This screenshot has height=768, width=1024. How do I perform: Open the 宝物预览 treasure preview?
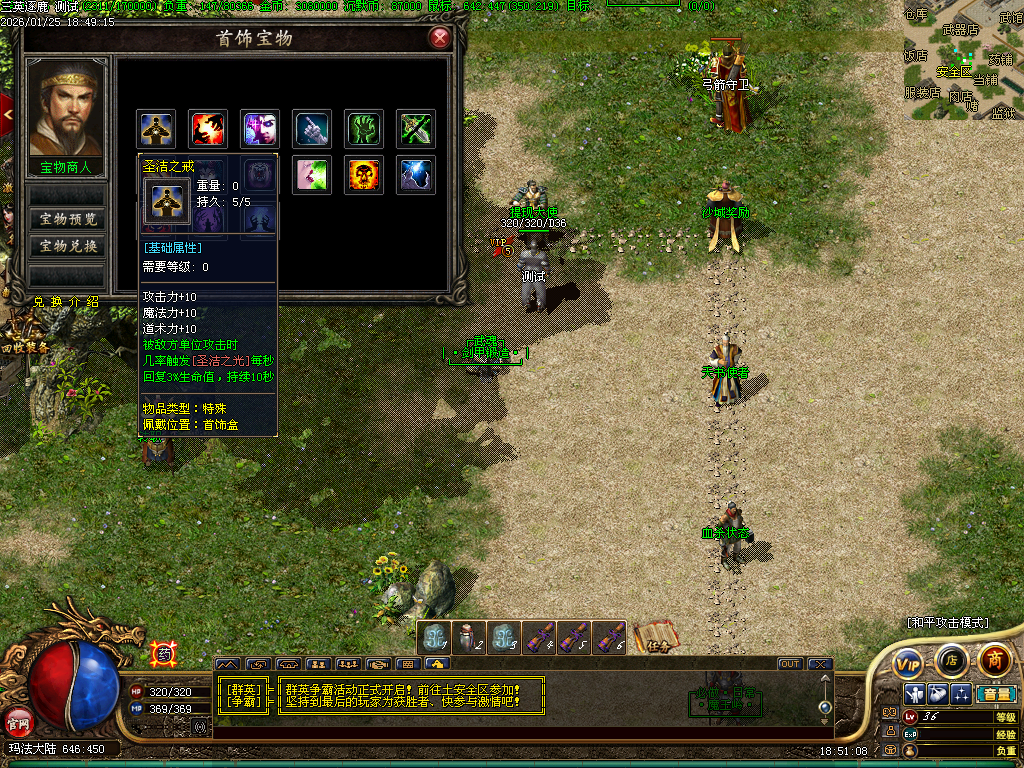click(68, 219)
